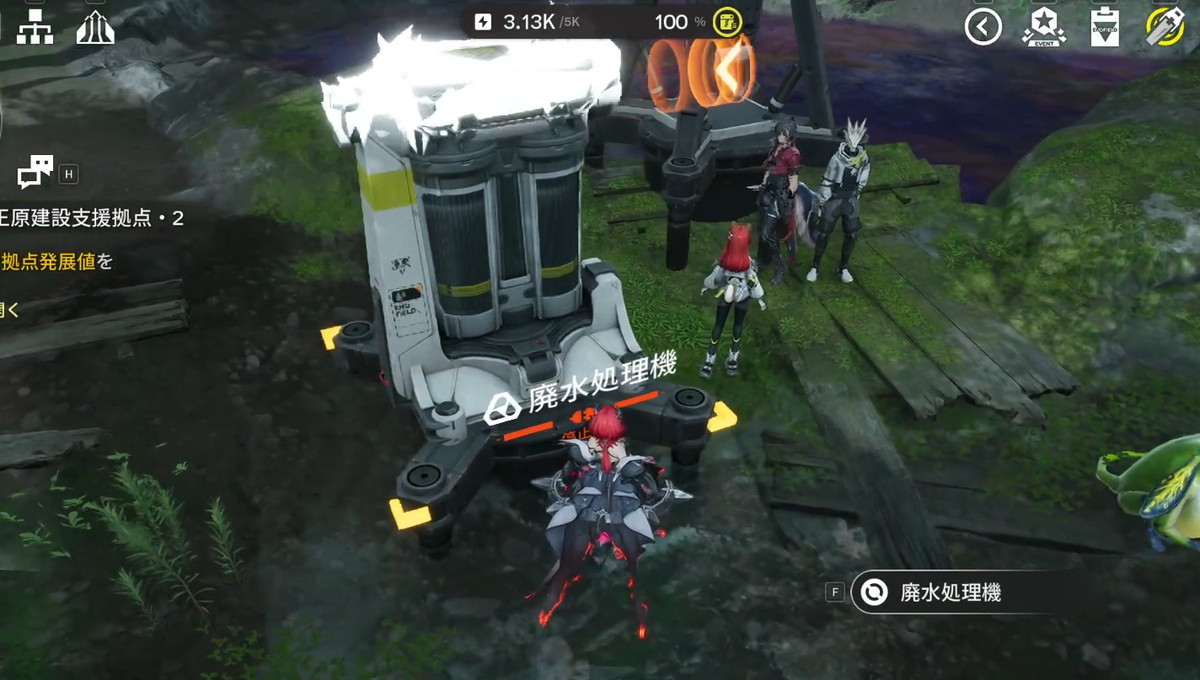
Task: Collapse the top menu with the back arrow
Action: click(x=983, y=27)
